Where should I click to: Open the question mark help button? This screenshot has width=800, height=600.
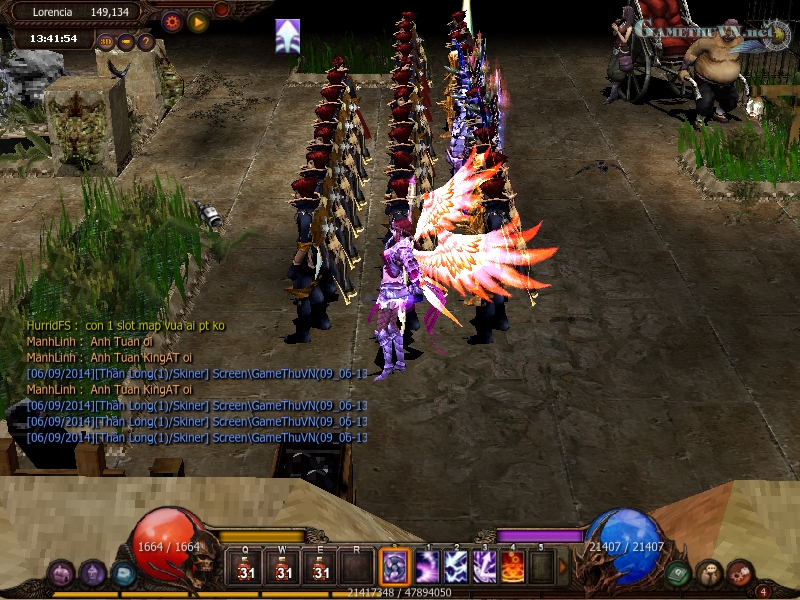click(x=145, y=42)
